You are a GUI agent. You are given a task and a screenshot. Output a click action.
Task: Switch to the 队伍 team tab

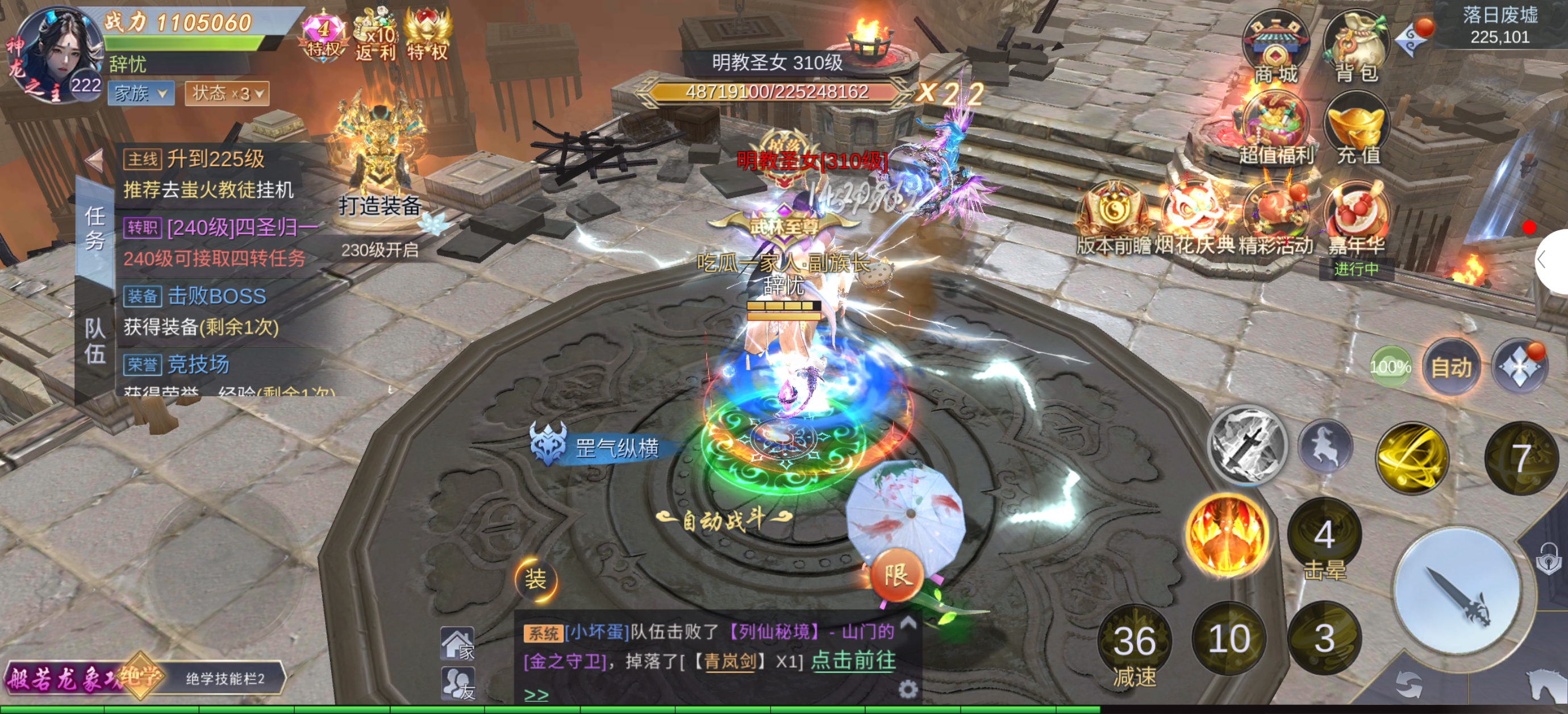[x=95, y=341]
